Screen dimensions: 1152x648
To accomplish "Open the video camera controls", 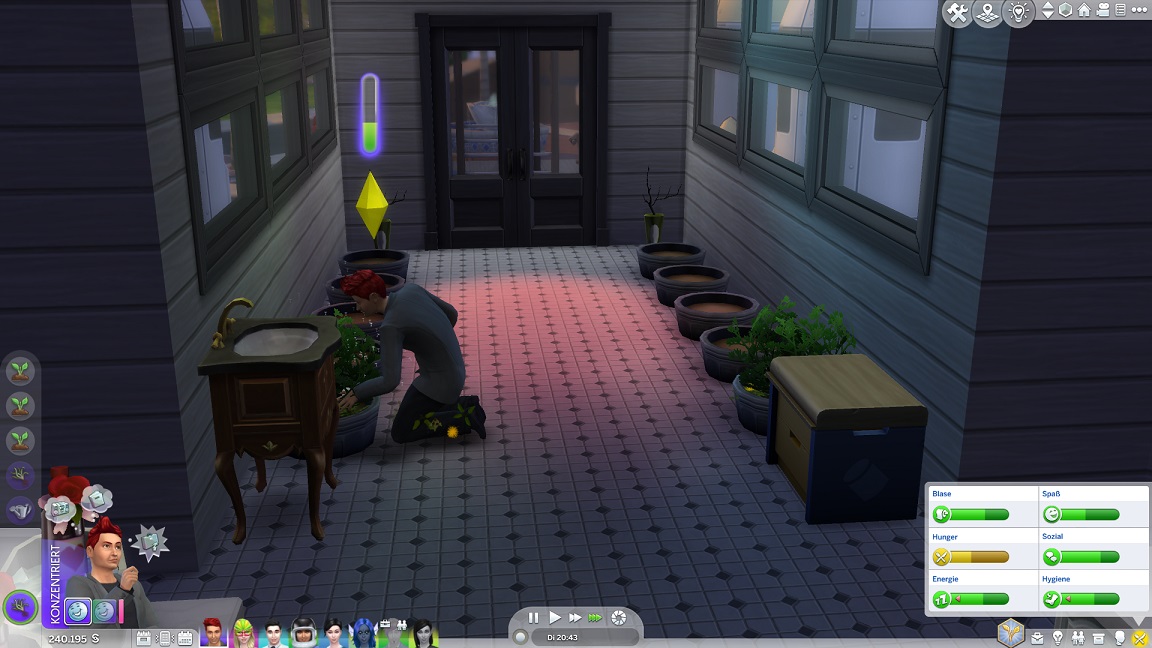I will coord(1103,11).
